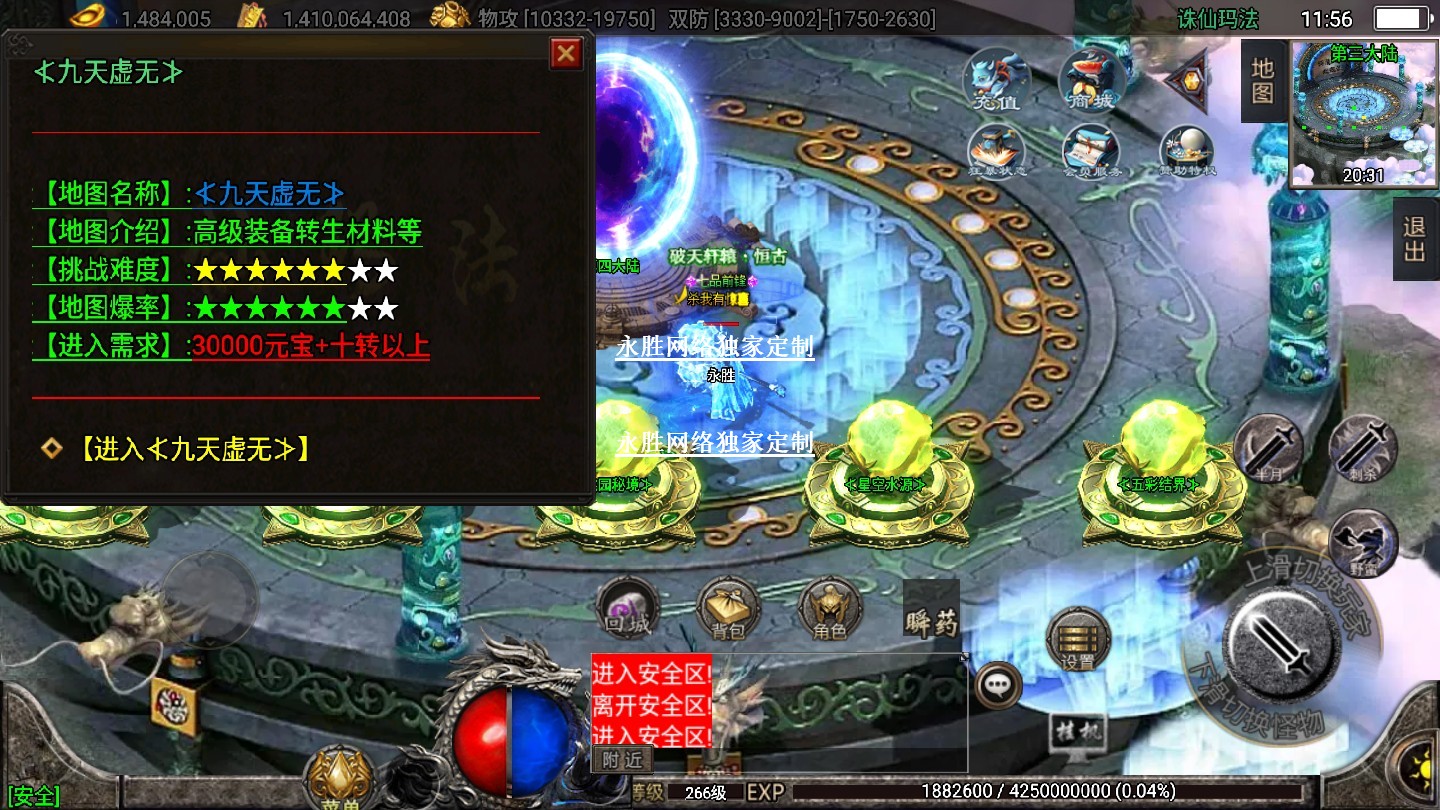Open the 狂暴状态 berserk status icon
The width and height of the screenshot is (1440, 810).
pos(998,152)
